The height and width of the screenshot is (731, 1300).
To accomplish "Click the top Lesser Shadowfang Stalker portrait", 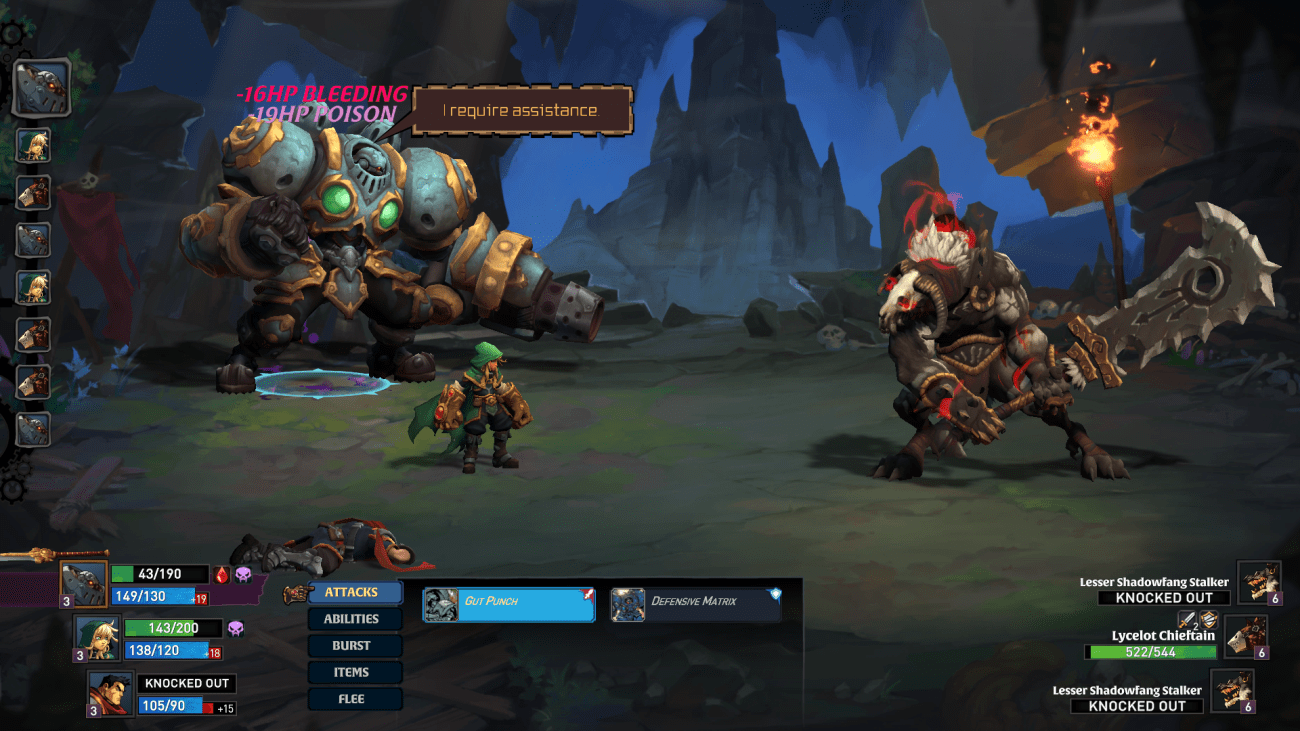I will point(1260,582).
